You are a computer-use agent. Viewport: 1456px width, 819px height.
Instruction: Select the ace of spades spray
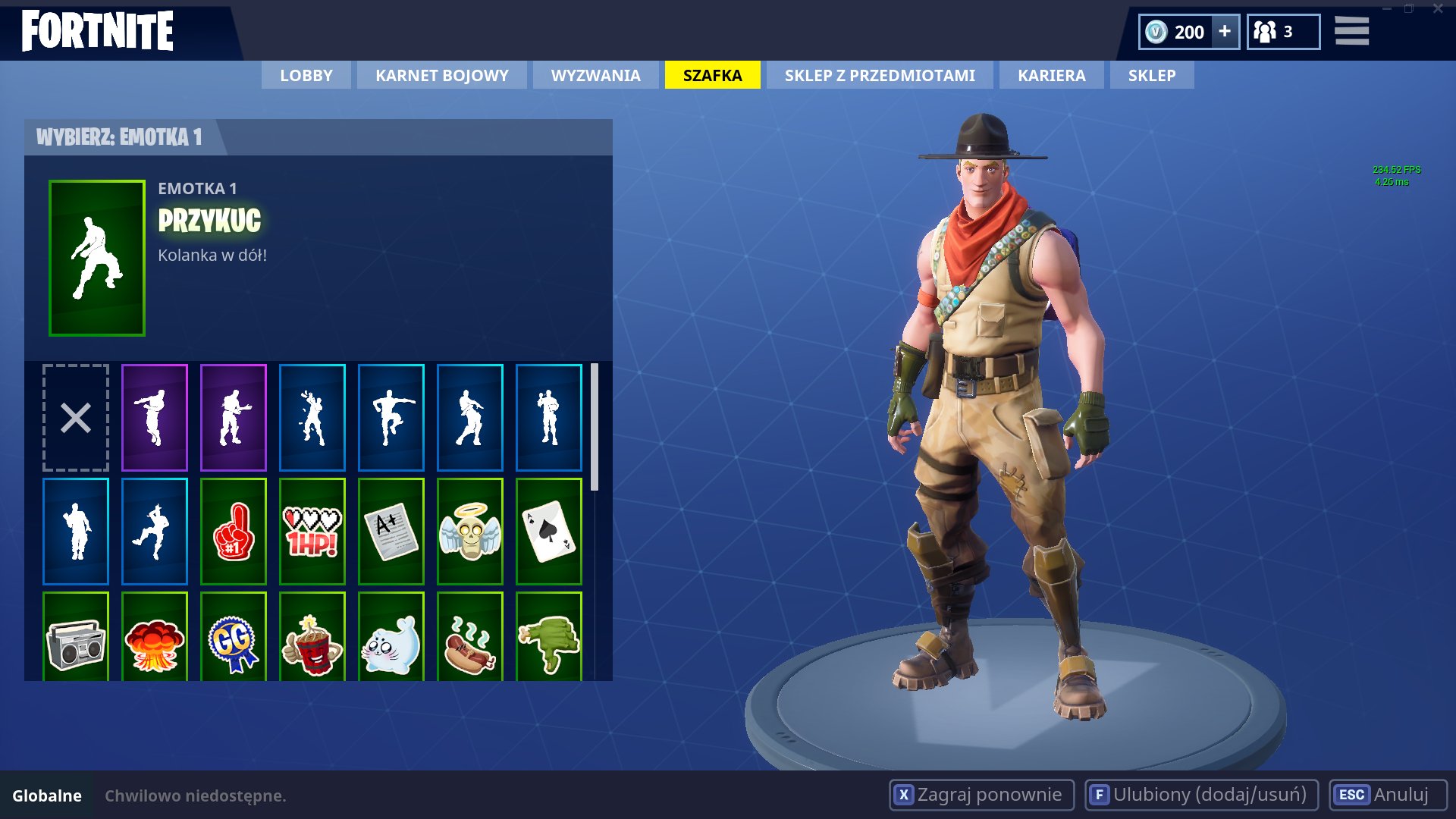[549, 531]
